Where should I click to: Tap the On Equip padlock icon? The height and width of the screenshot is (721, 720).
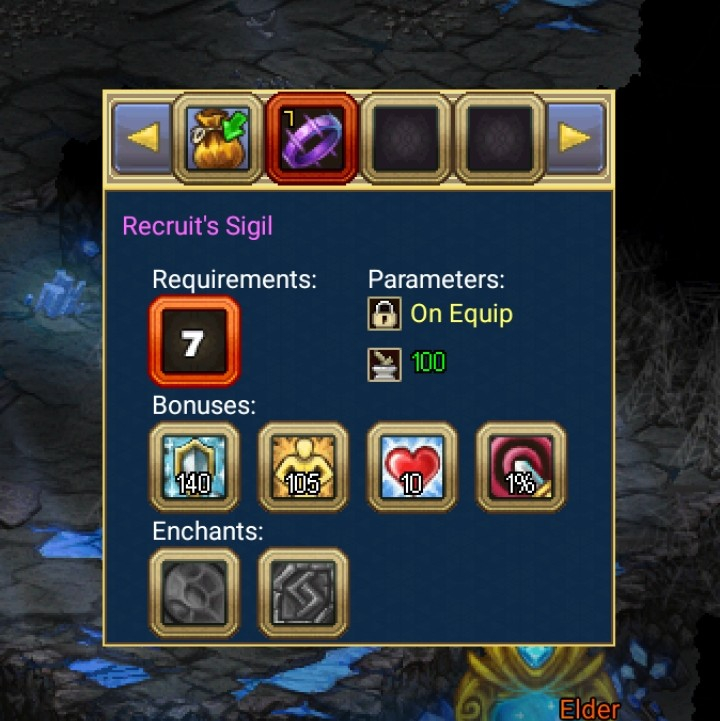coord(383,314)
